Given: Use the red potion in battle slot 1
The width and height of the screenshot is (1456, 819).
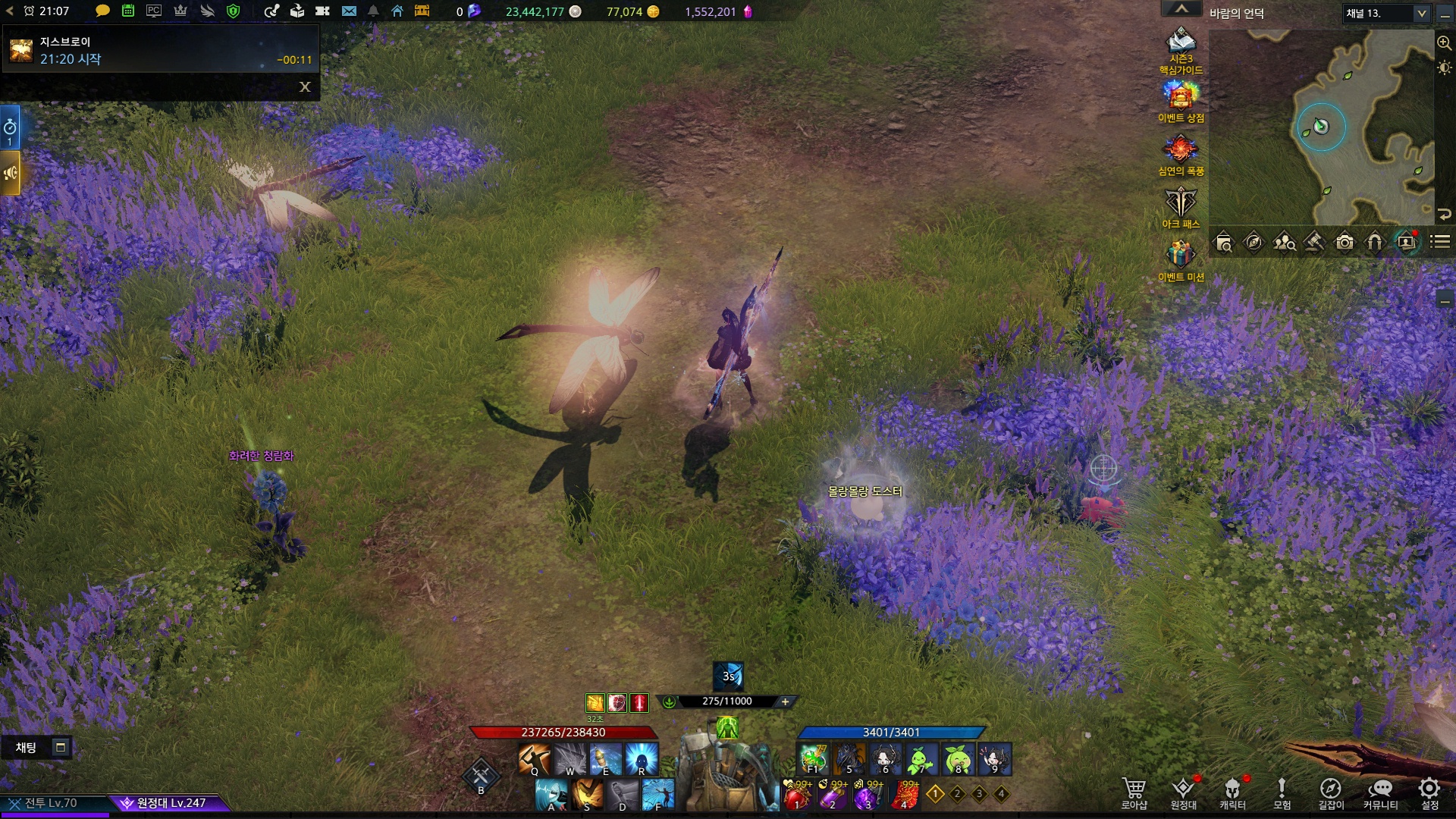Looking at the screenshot, I should coord(798,796).
